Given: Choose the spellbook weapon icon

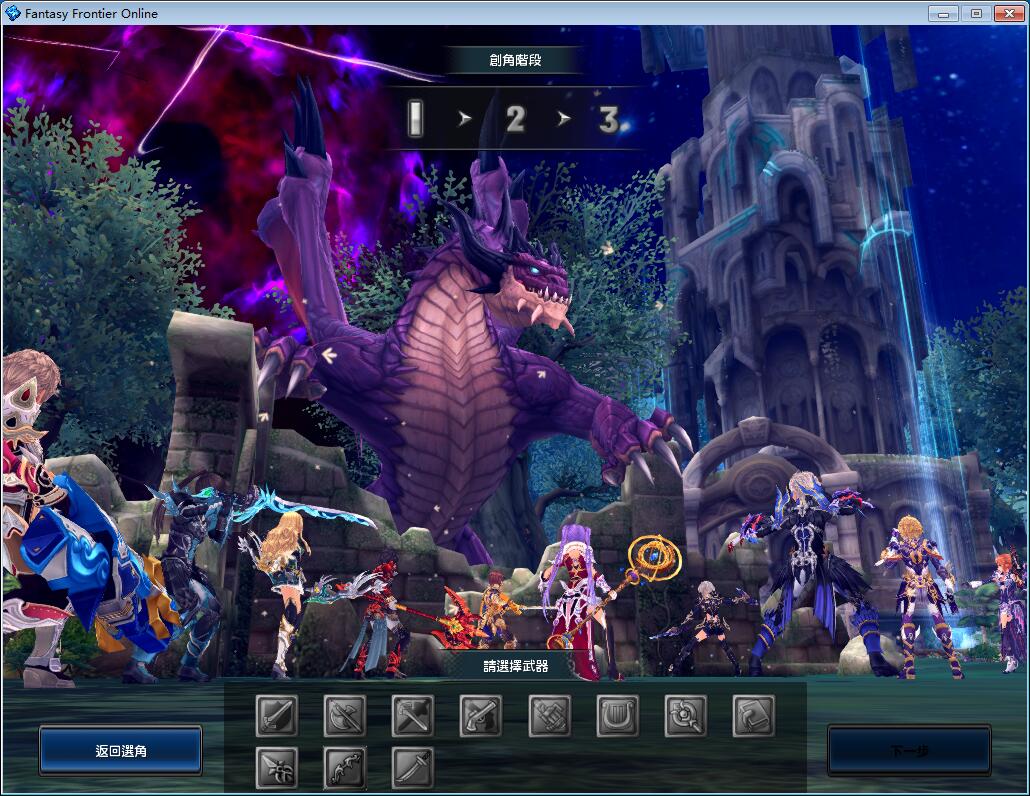Looking at the screenshot, I should point(754,716).
